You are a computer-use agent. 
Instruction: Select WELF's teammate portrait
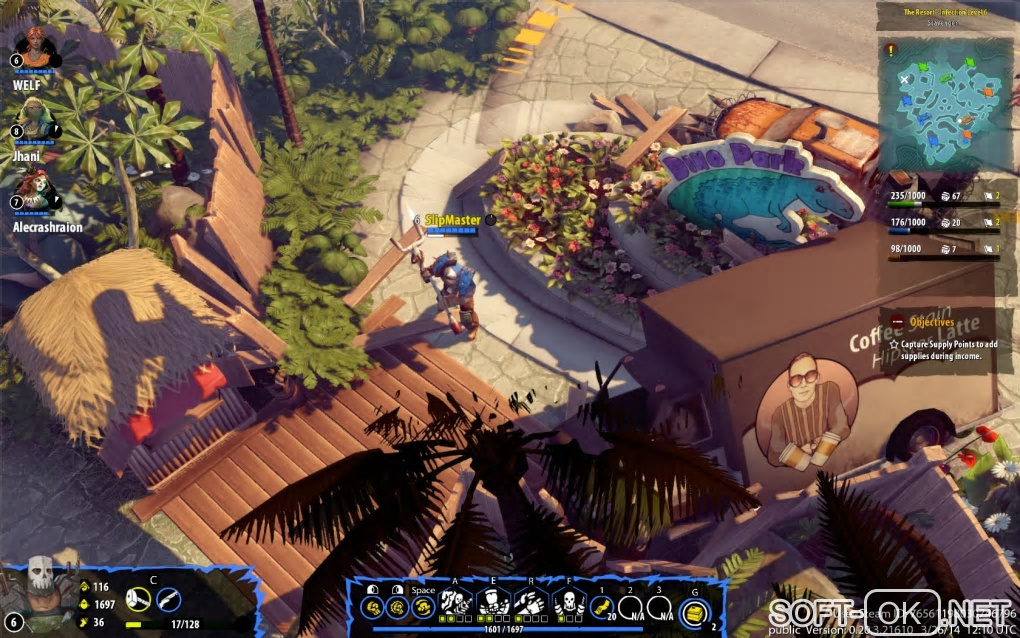[38, 49]
